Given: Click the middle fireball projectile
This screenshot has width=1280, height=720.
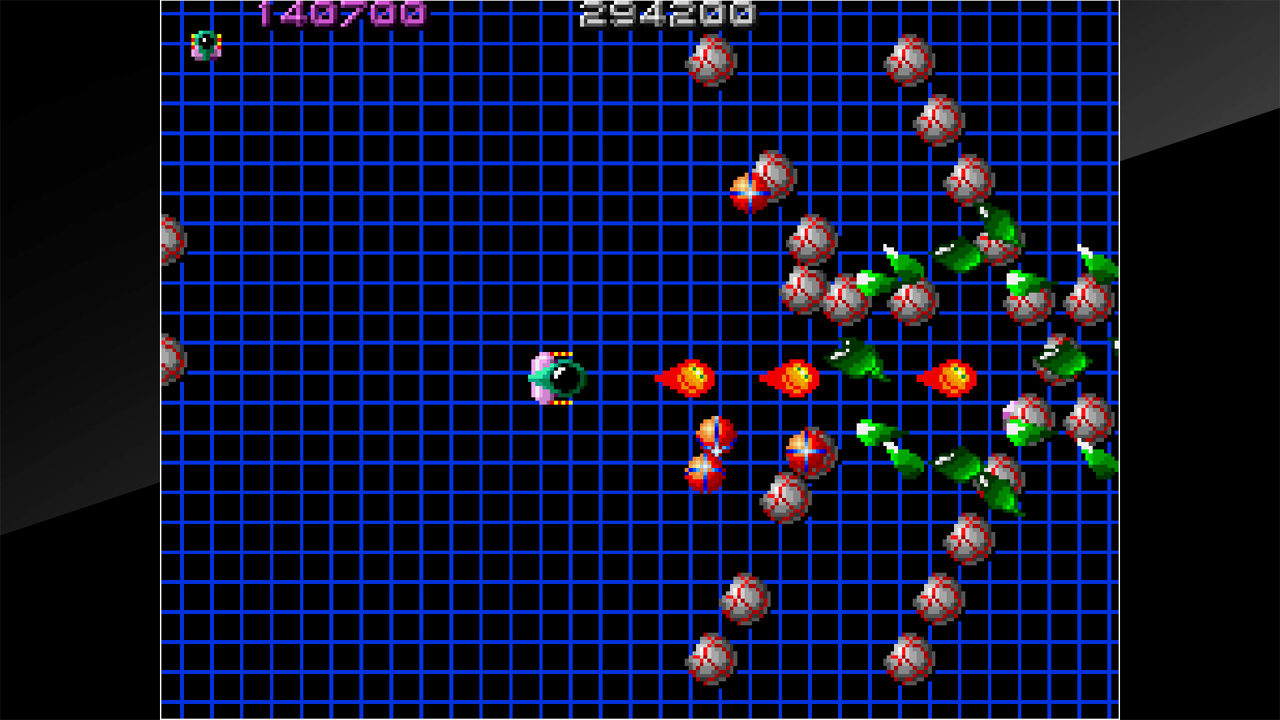Looking at the screenshot, I should click(795, 378).
